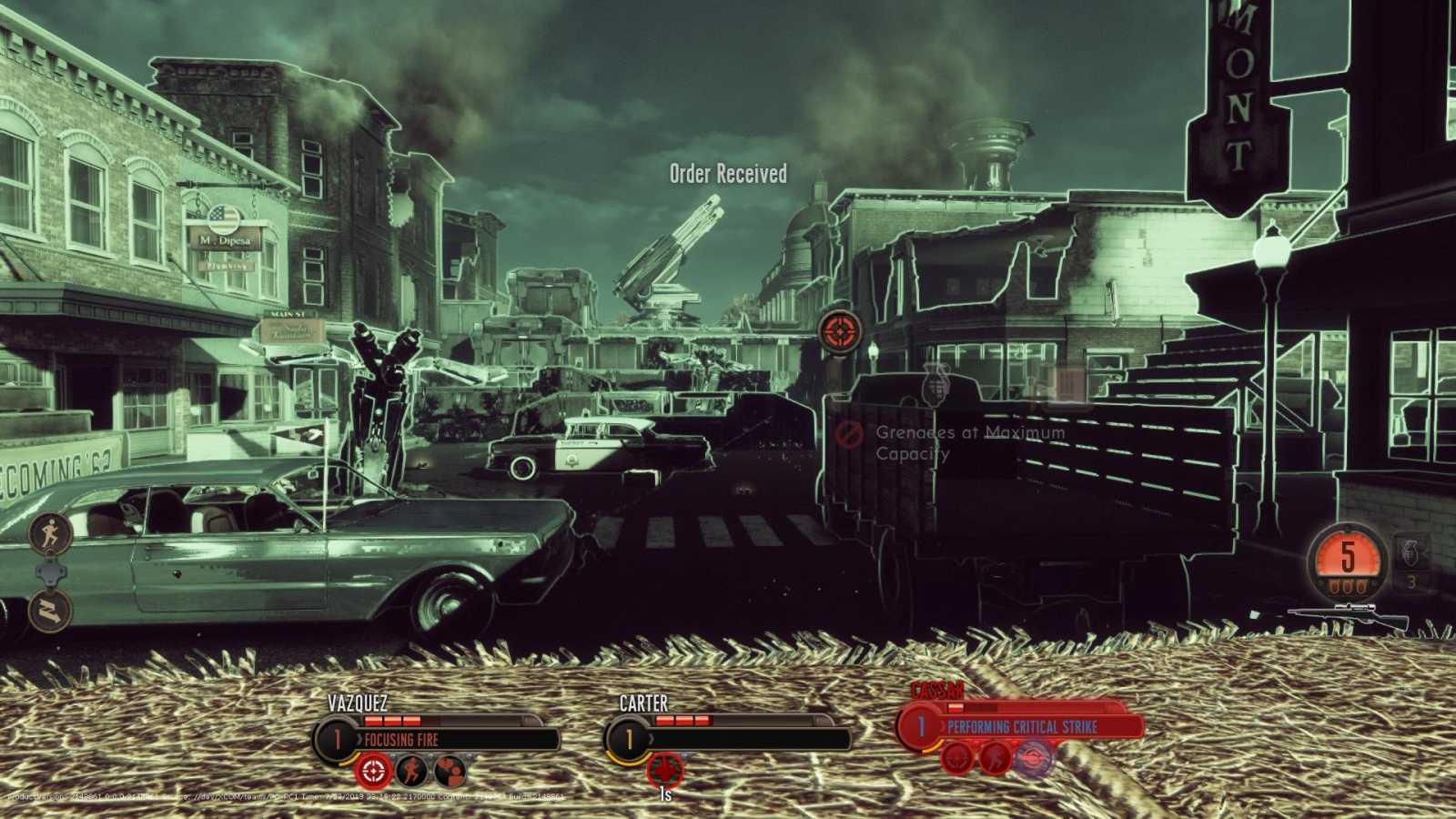Toggle Cassar's leftmost red ability icon
This screenshot has width=1456, height=819.
[956, 758]
